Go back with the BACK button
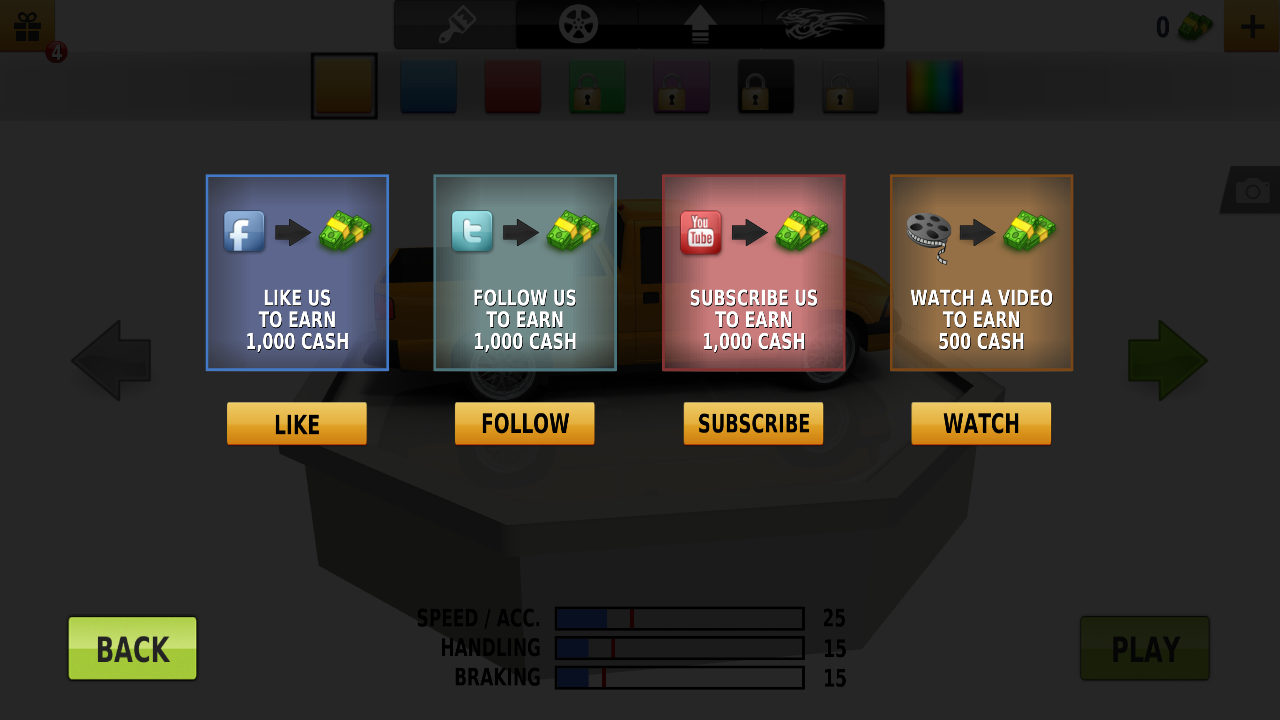The height and width of the screenshot is (720, 1280). click(132, 649)
